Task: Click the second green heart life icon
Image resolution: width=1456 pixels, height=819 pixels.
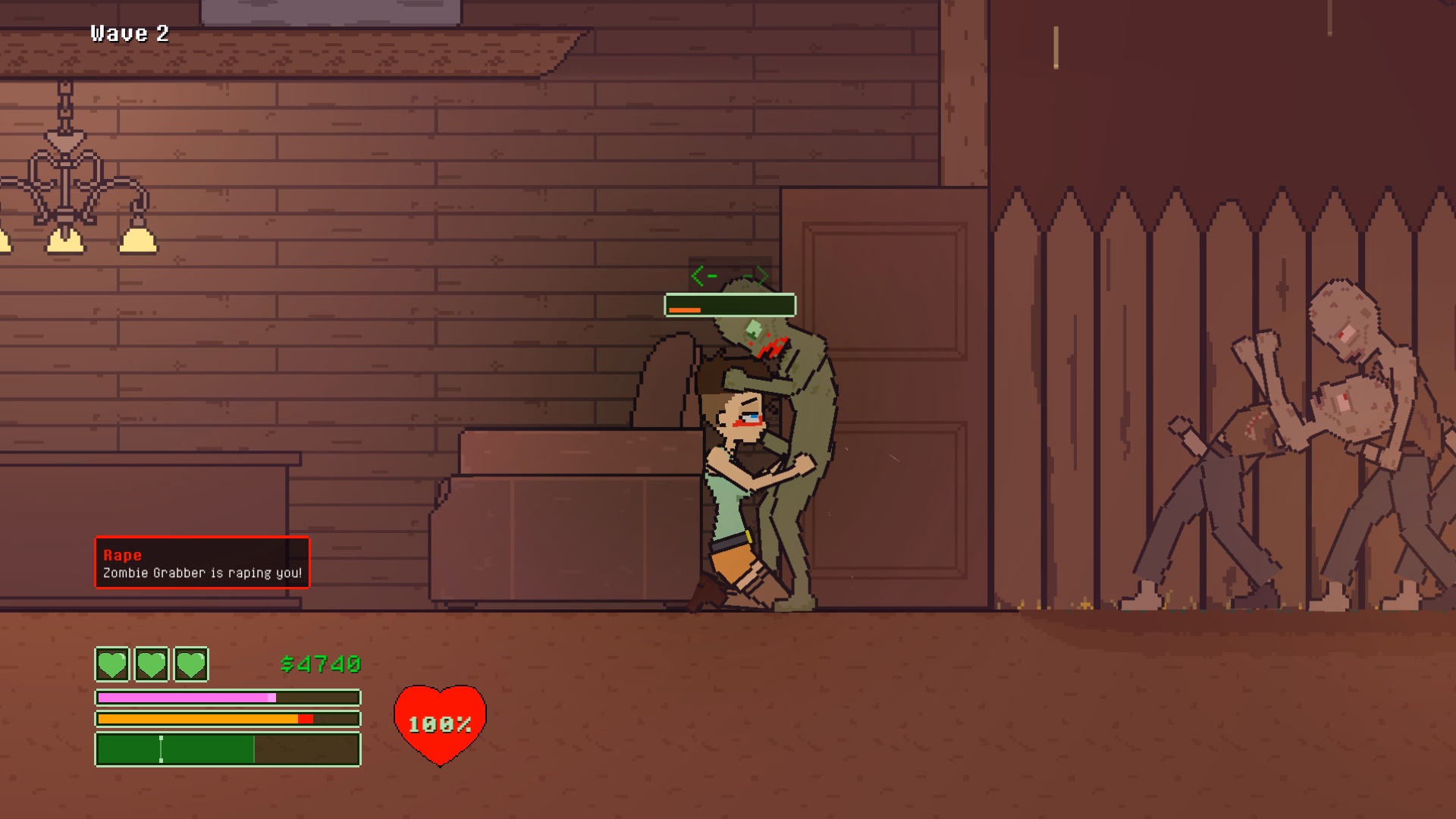Action: coord(151,665)
